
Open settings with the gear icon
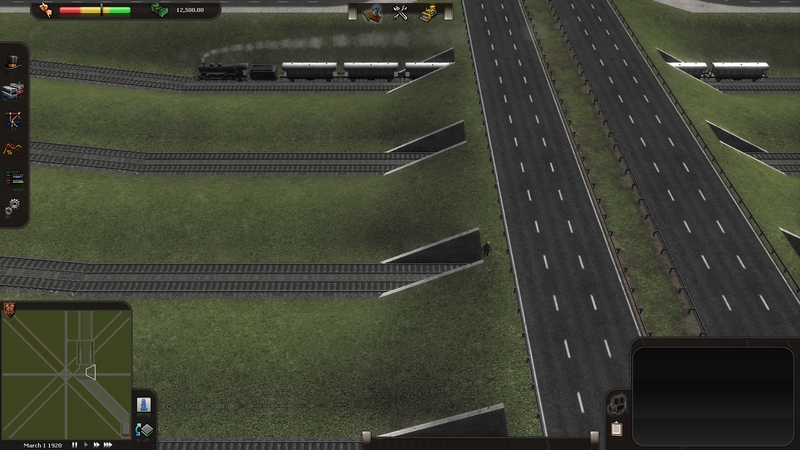12,207
